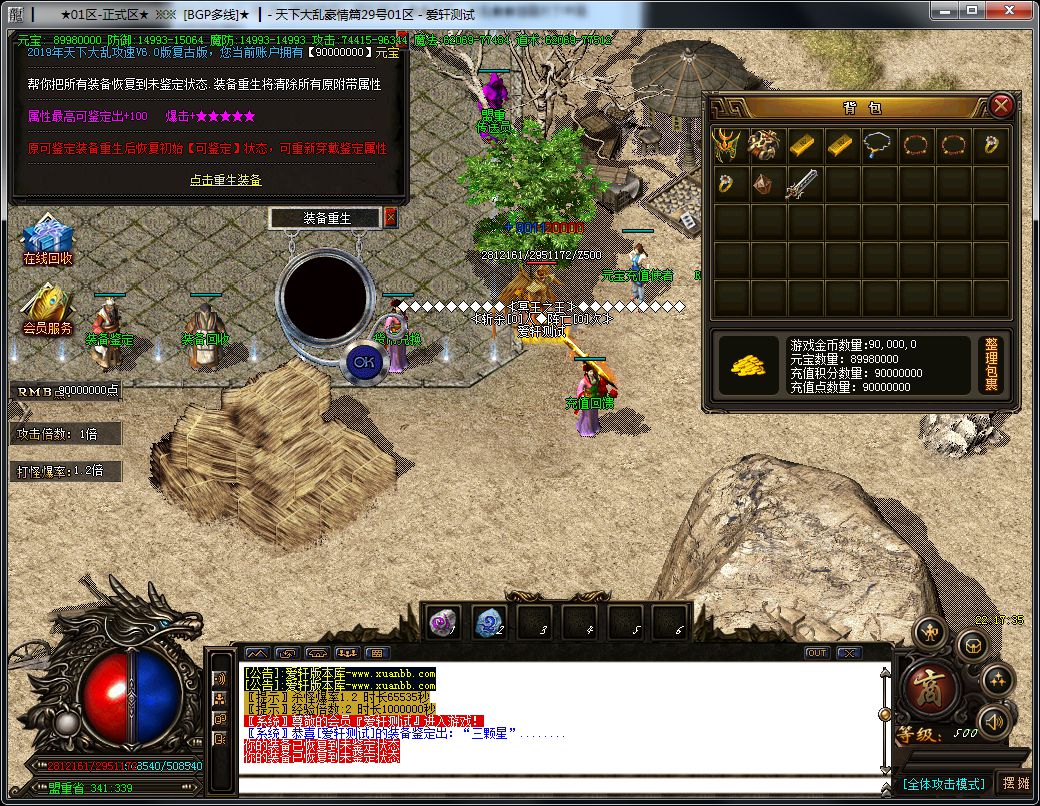Select the blue bead necklace item
The width and height of the screenshot is (1040, 806).
pos(879,145)
